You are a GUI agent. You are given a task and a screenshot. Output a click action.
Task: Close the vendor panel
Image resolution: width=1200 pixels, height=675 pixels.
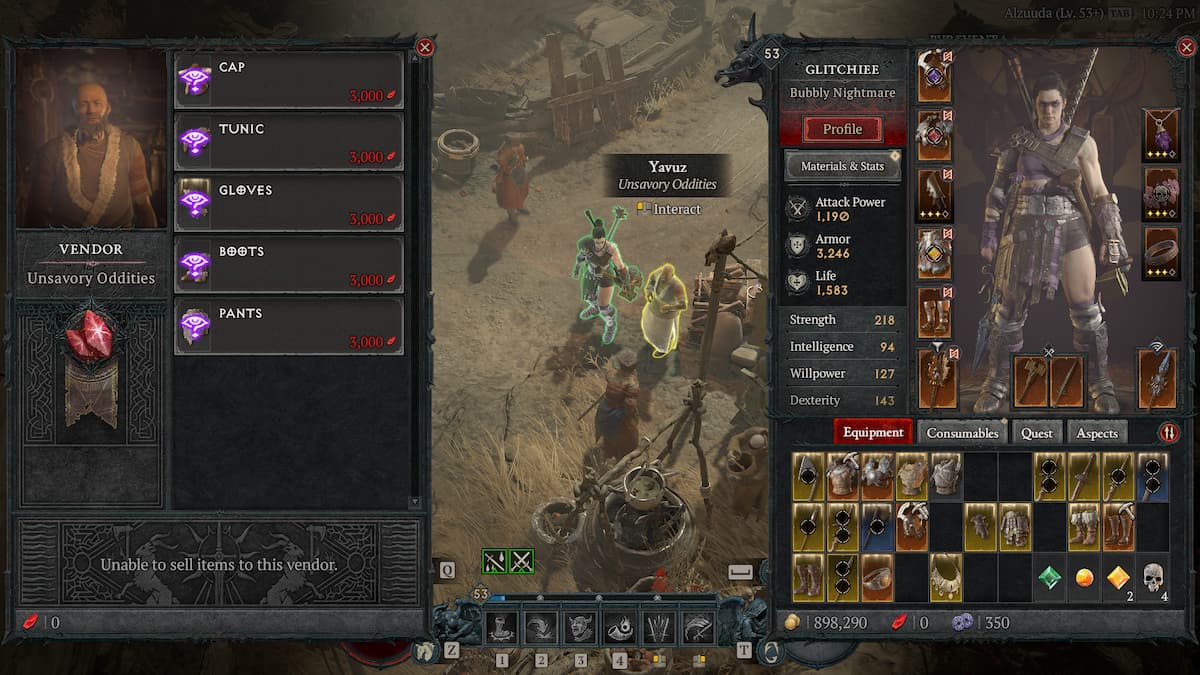[x=425, y=47]
